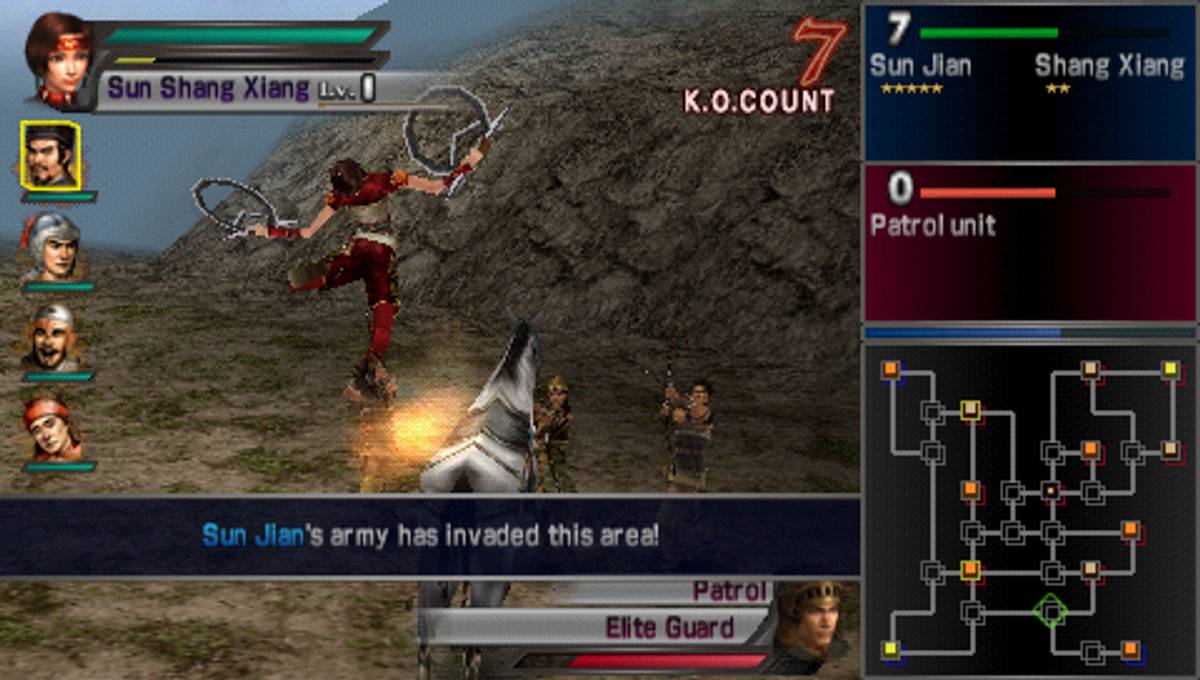
Task: Open the Patrol unit enemy panel
Action: pyautogui.click(x=1029, y=243)
